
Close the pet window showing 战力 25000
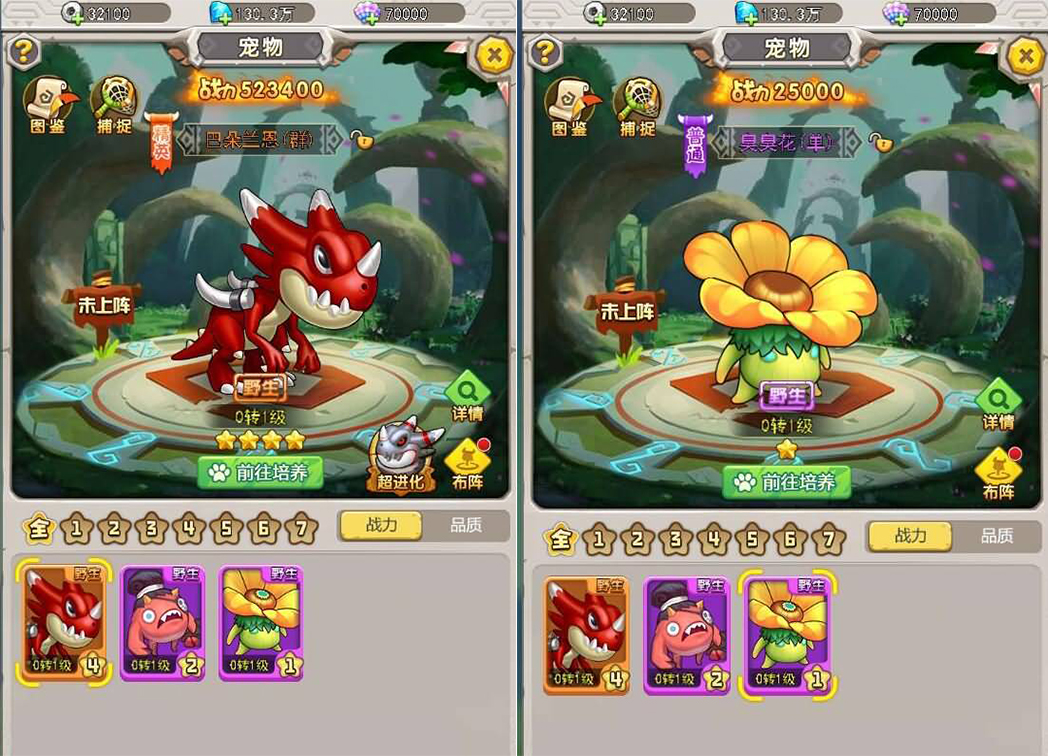pos(1023,56)
